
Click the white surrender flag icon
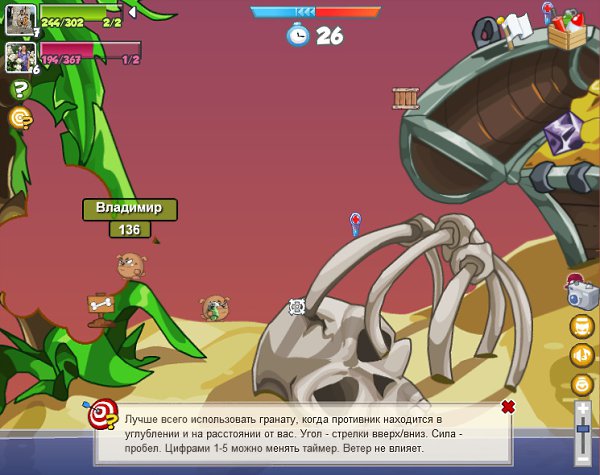[x=517, y=26]
